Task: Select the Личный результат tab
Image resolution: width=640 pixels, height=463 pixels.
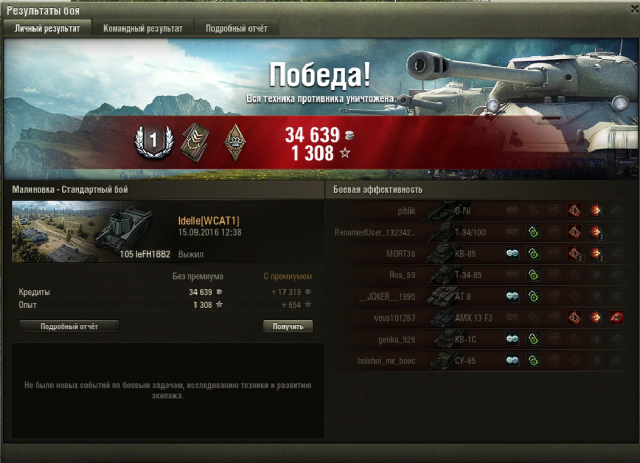Action: [x=47, y=29]
